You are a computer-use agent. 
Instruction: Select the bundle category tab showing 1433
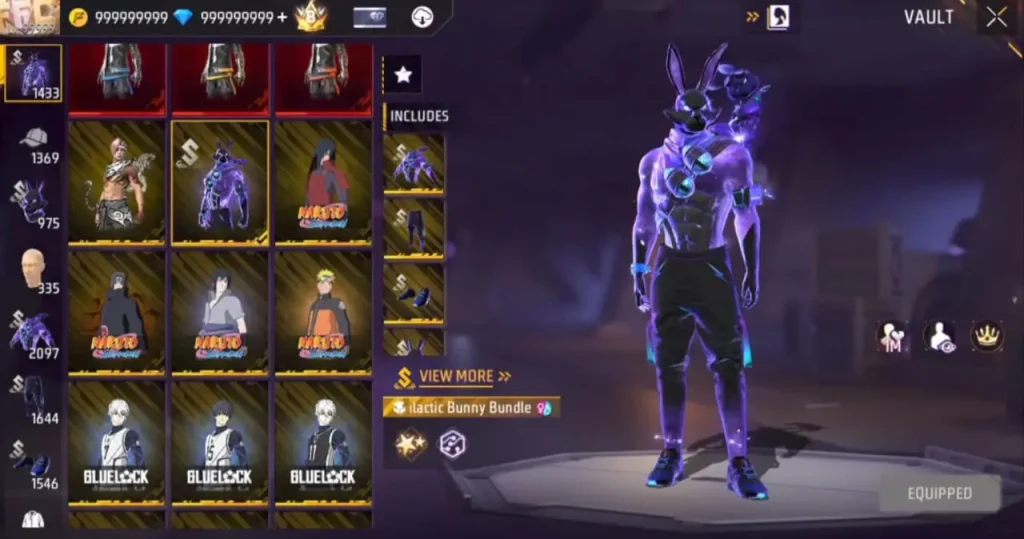point(34,74)
